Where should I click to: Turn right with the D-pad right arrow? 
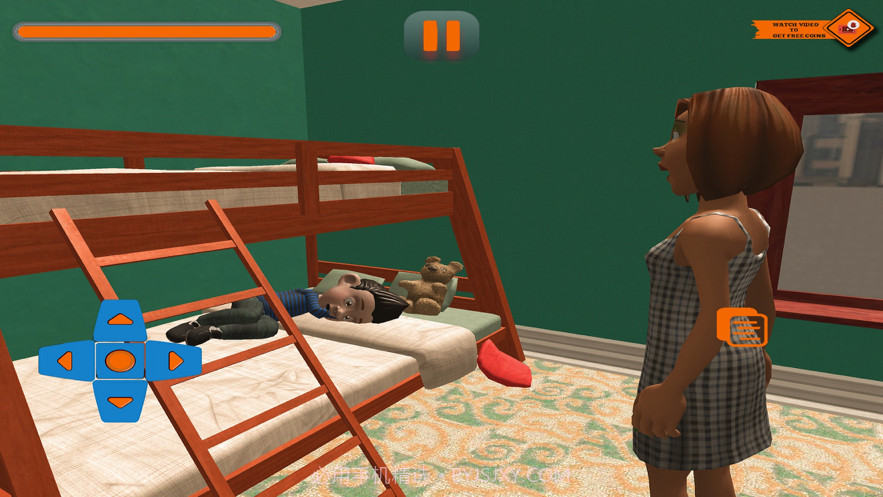[176, 361]
